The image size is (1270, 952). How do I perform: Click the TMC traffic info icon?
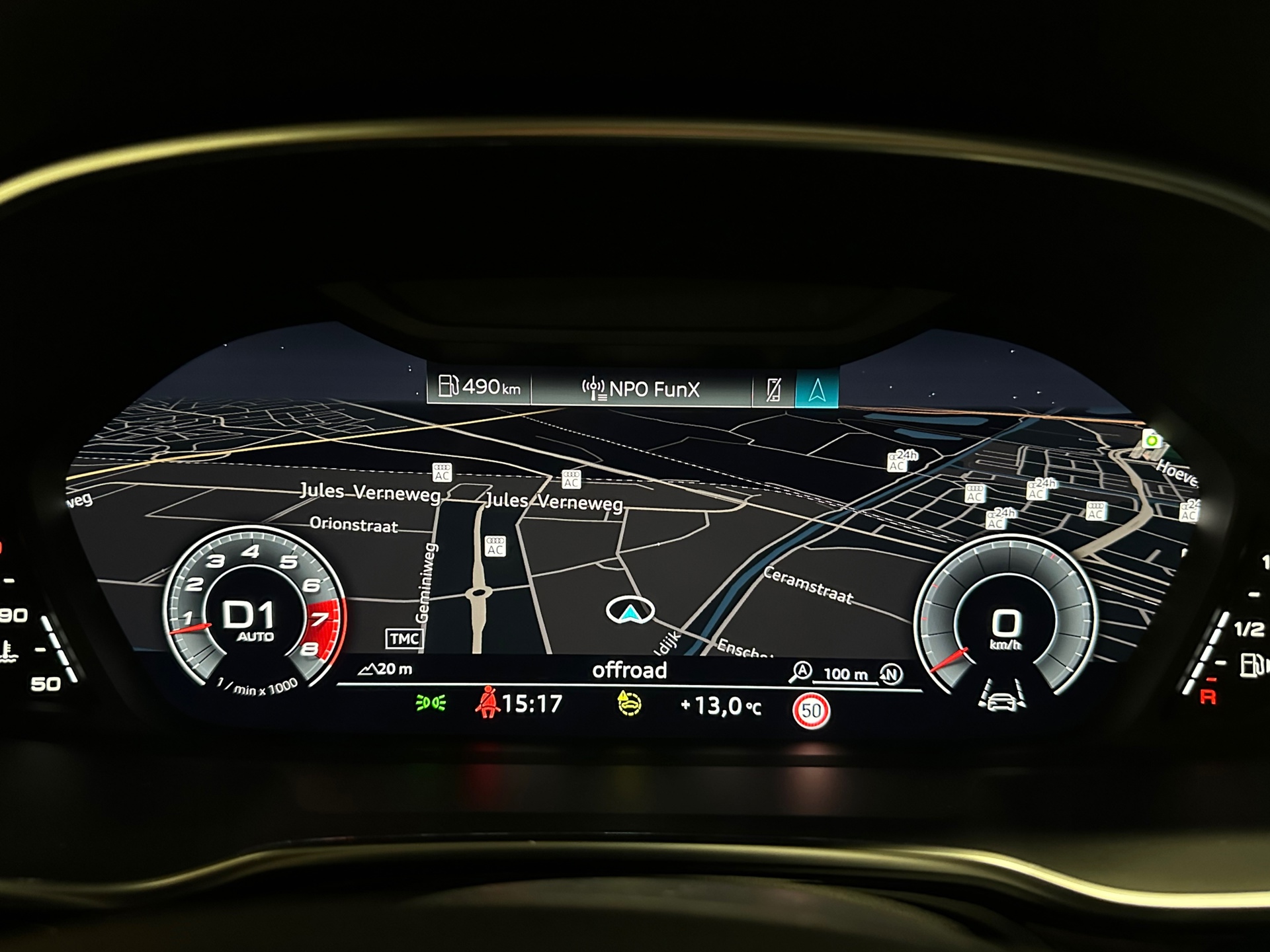coord(403,639)
